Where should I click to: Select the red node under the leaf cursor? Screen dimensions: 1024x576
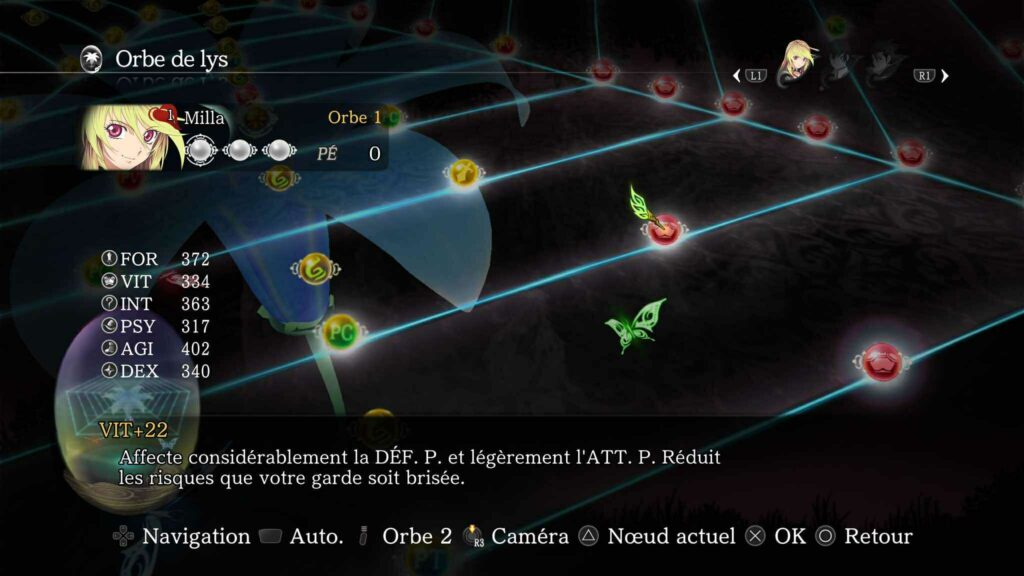tap(664, 229)
